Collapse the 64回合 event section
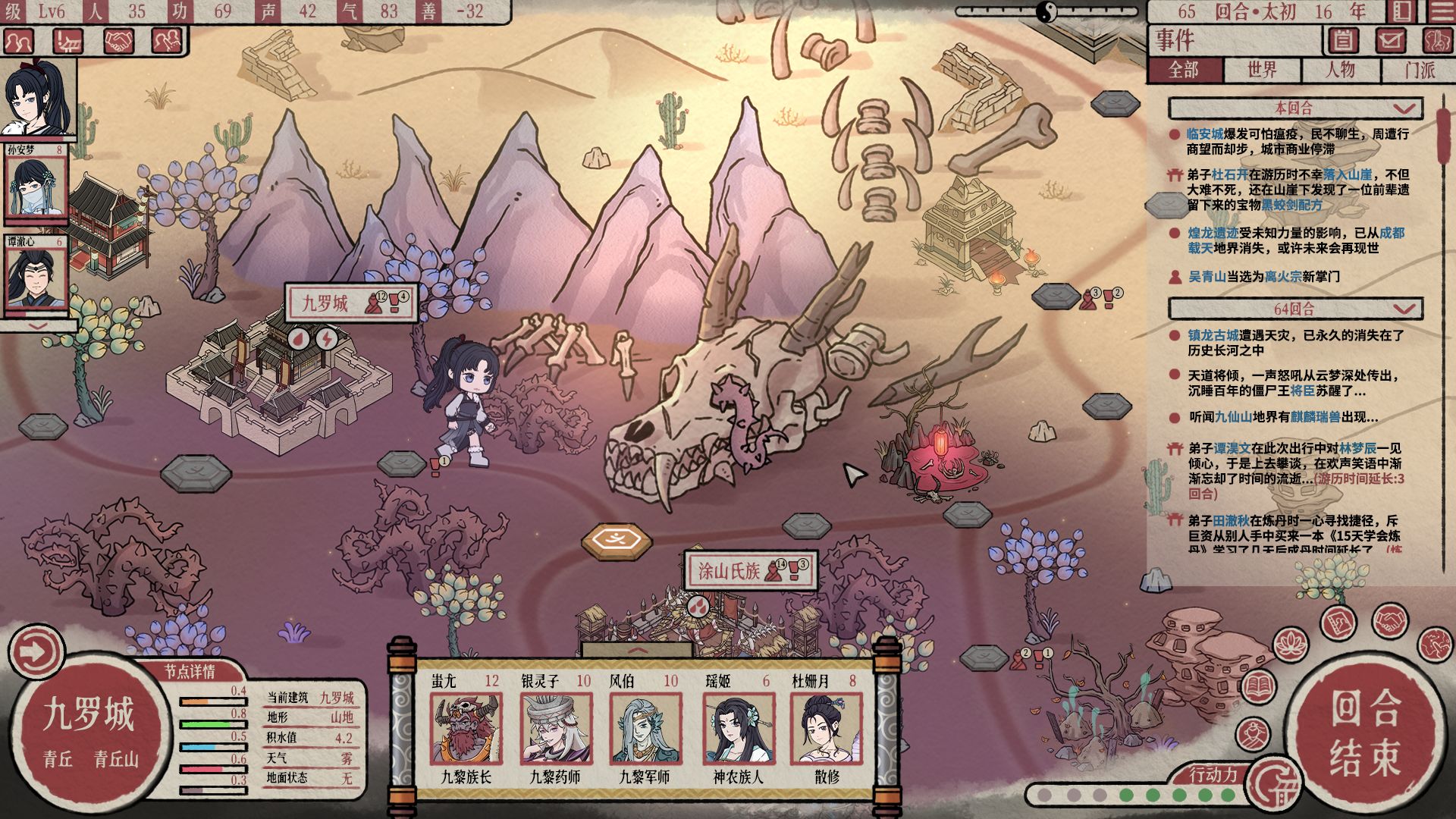 [1404, 309]
